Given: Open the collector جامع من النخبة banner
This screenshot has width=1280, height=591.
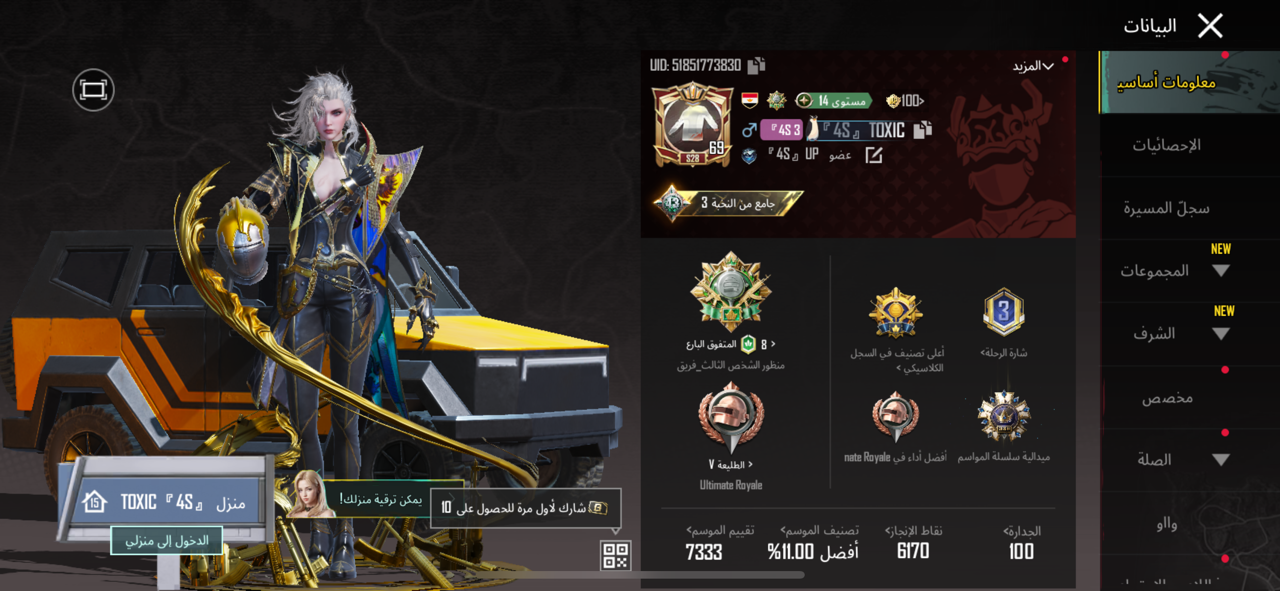Looking at the screenshot, I should pyautogui.click(x=727, y=203).
